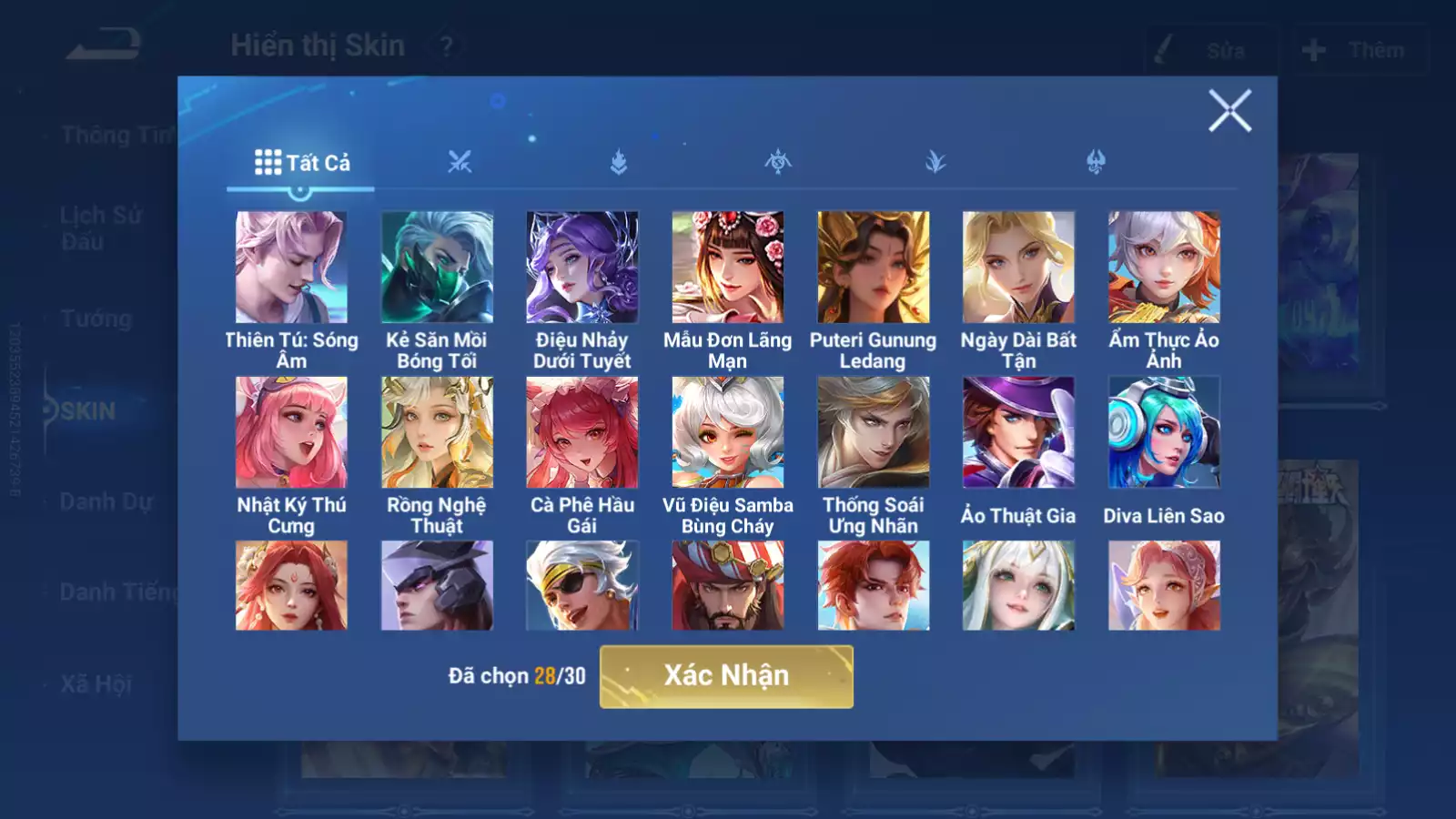Click the help question mark near Hiển thị Skin

point(445,47)
